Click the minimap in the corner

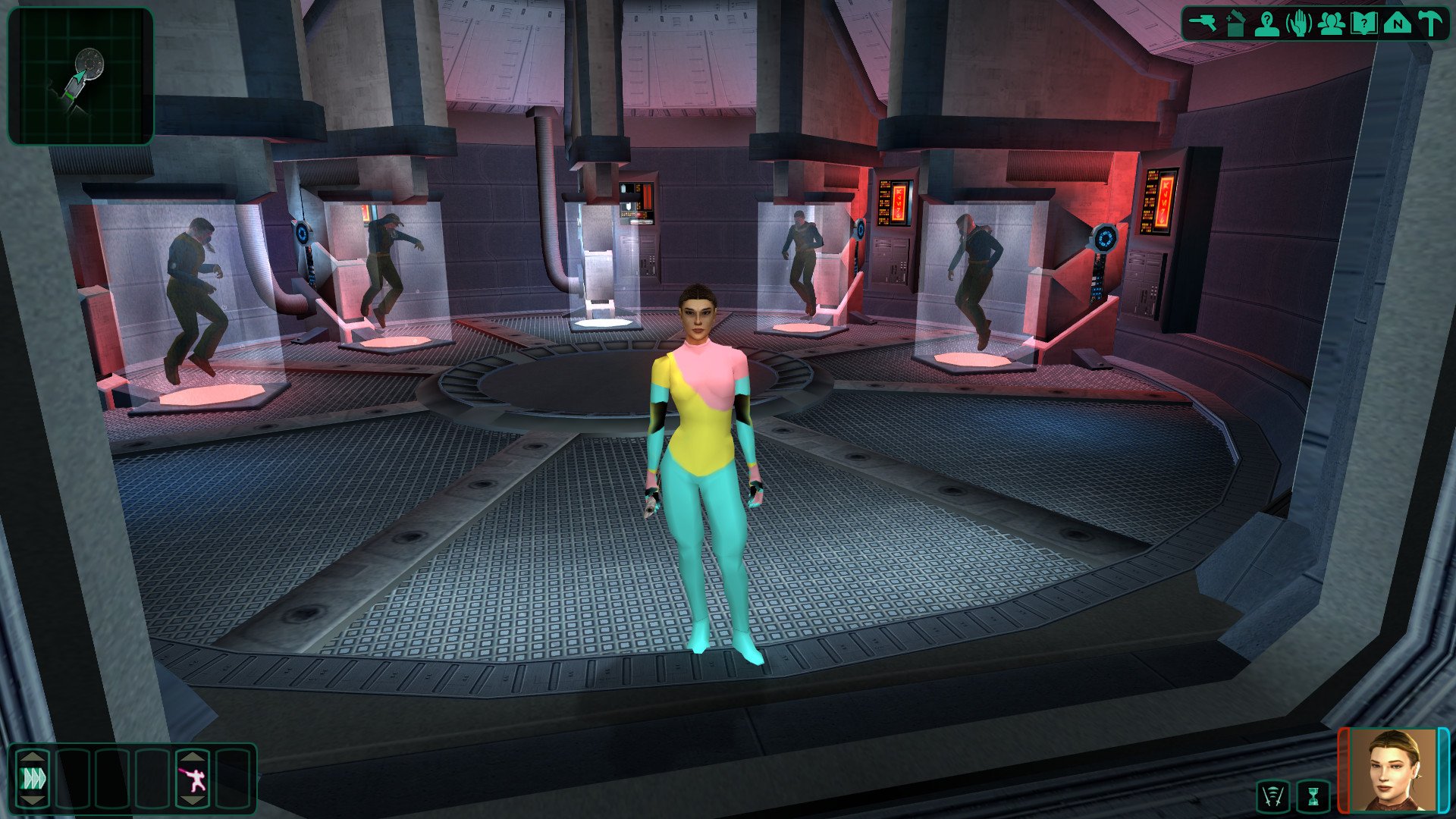click(80, 75)
